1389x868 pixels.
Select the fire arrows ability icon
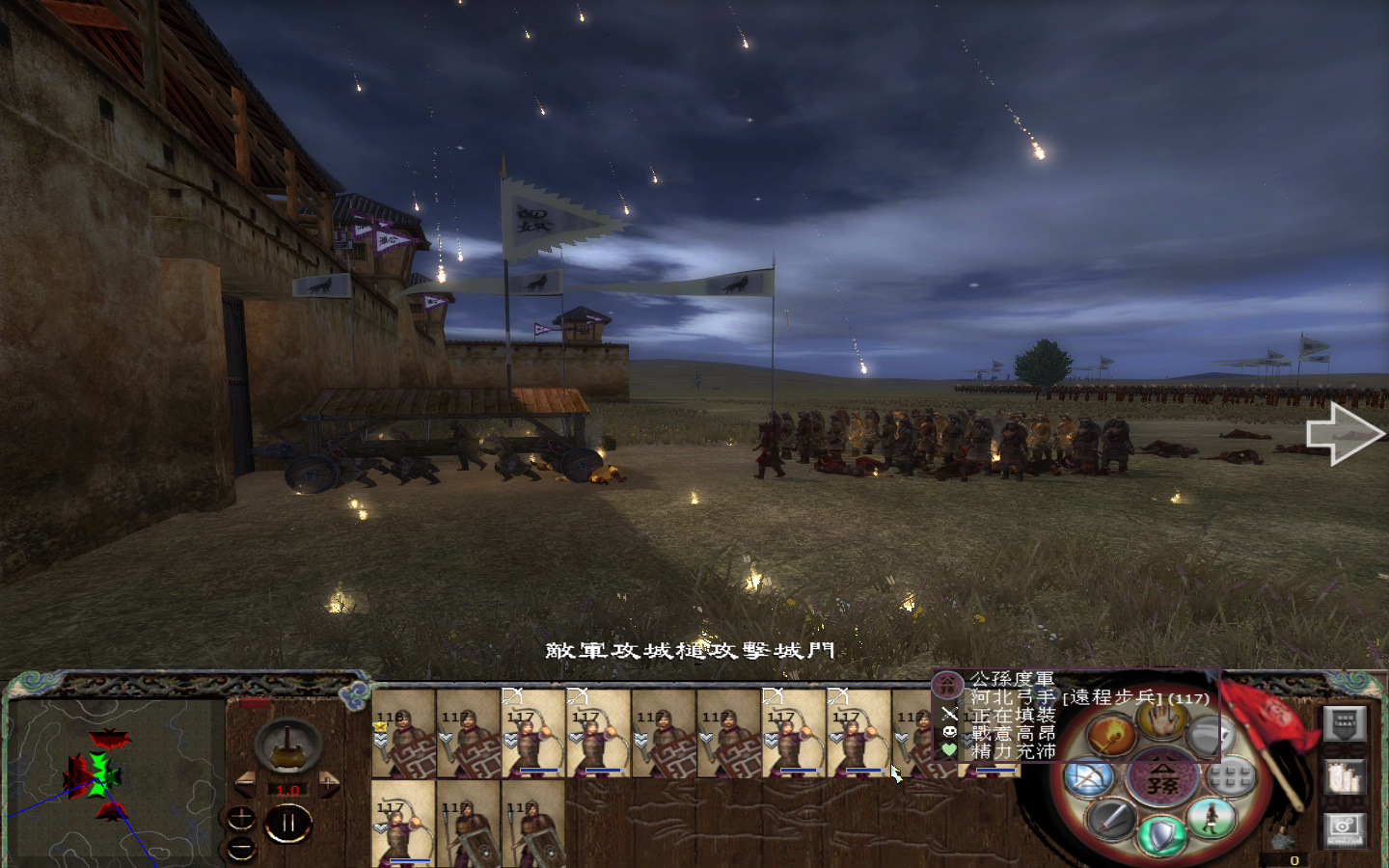tap(1111, 734)
